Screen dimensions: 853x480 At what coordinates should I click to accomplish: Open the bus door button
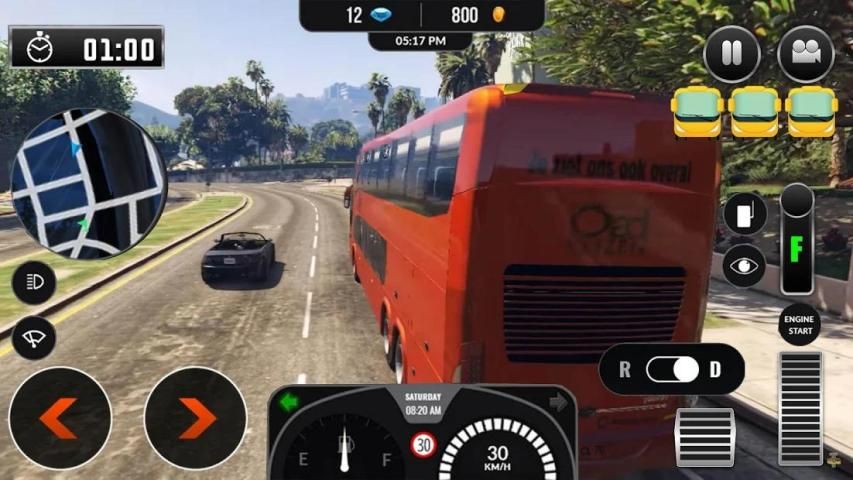click(744, 213)
